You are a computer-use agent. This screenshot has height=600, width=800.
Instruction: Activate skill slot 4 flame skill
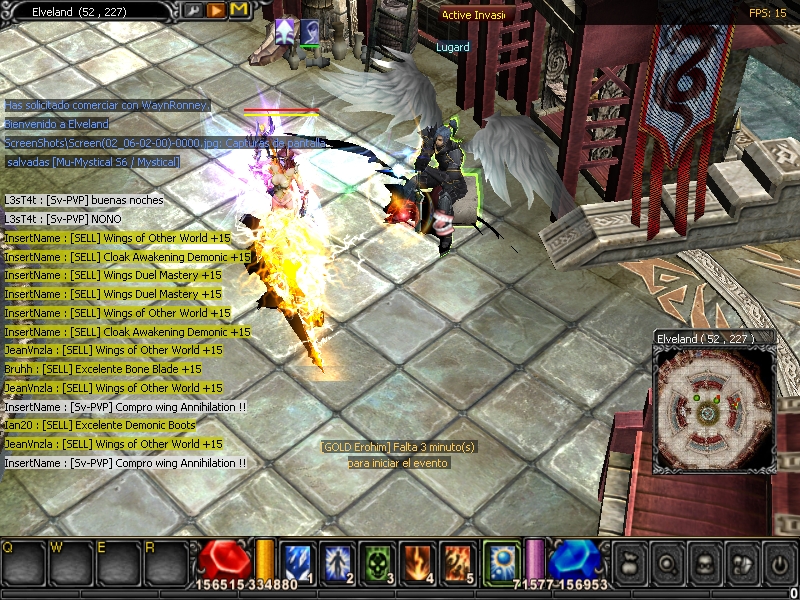pyautogui.click(x=416, y=561)
